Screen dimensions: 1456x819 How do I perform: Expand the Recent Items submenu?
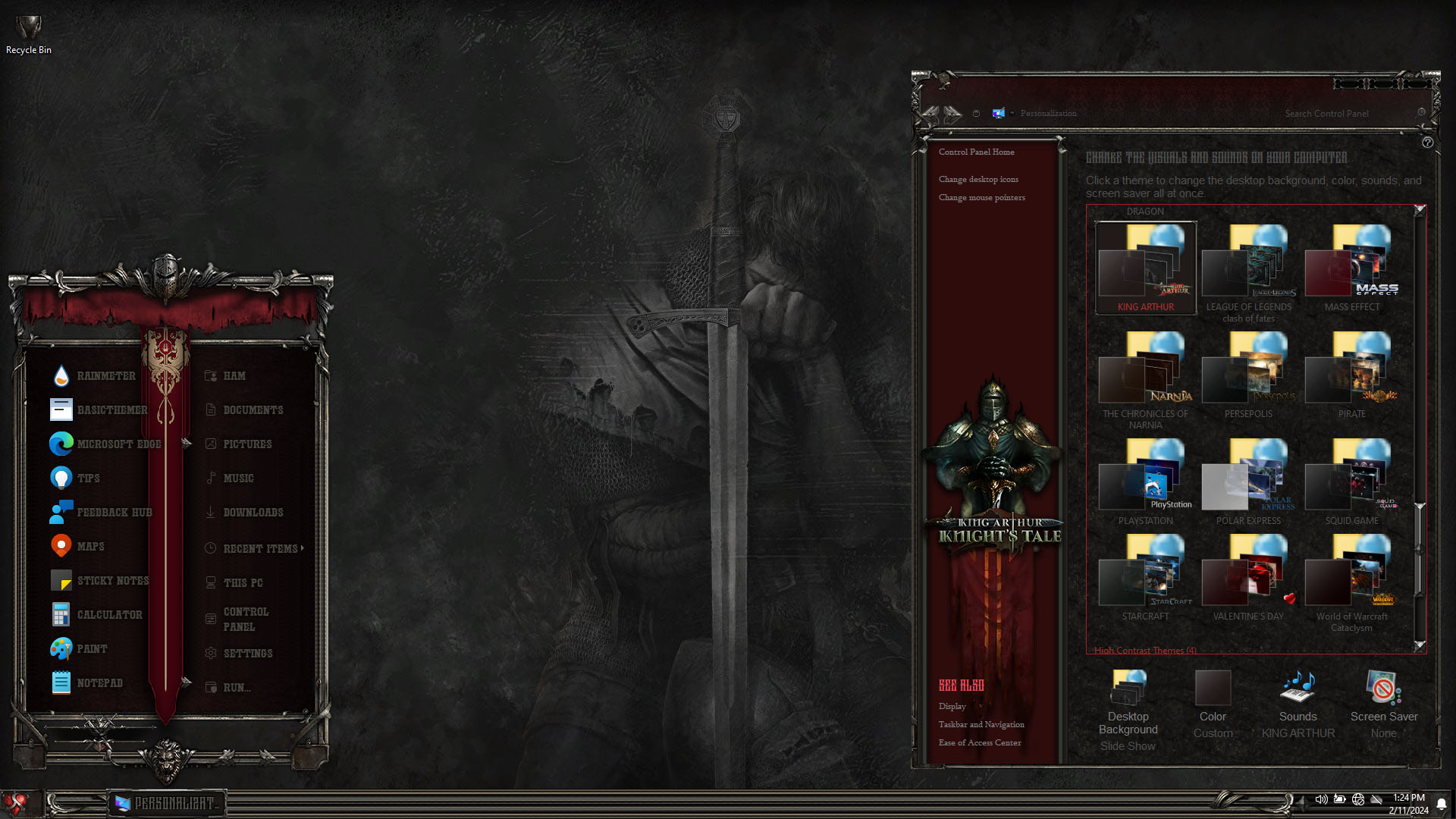coord(260,548)
